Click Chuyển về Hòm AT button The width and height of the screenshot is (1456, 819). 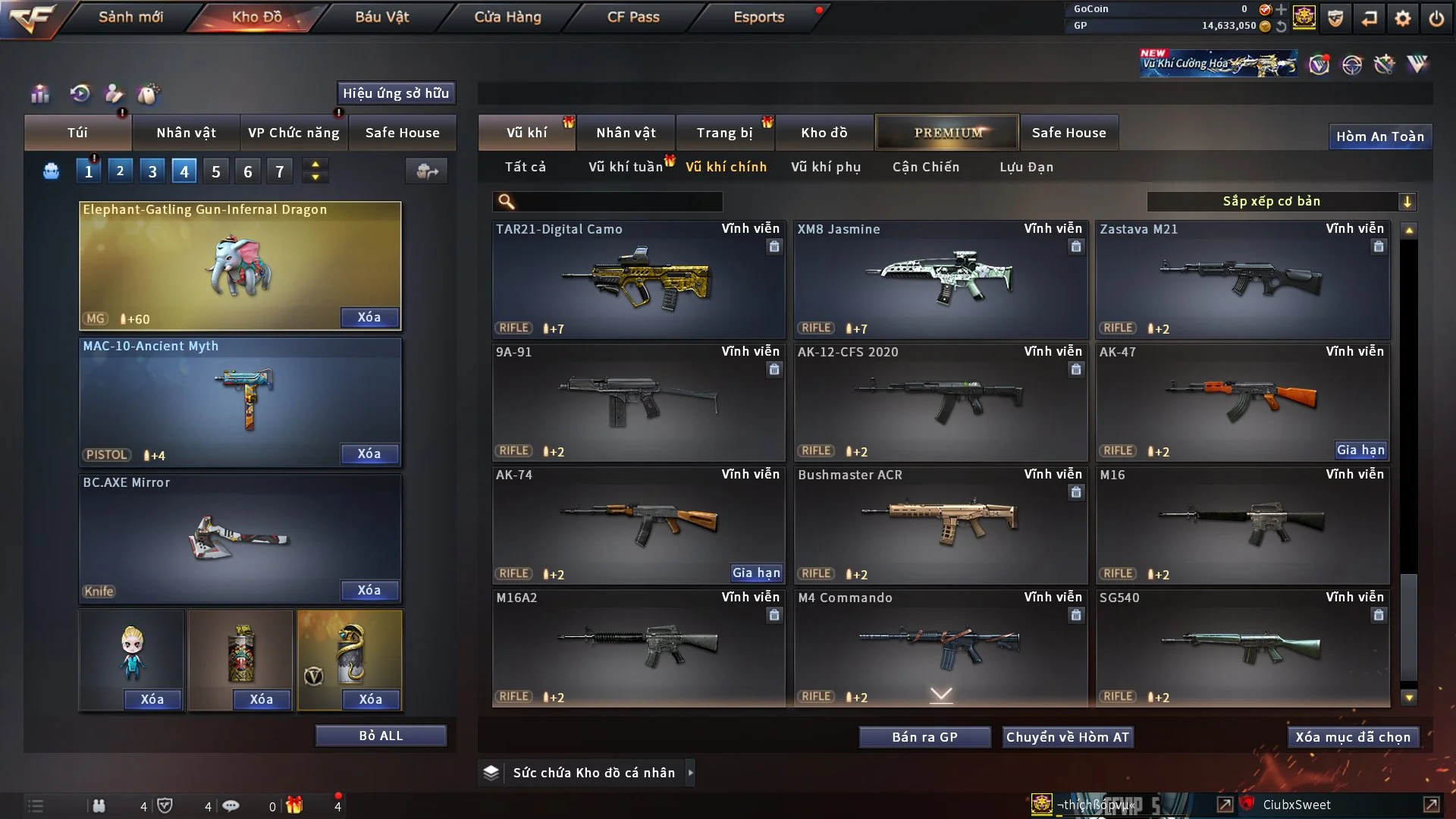[1068, 737]
